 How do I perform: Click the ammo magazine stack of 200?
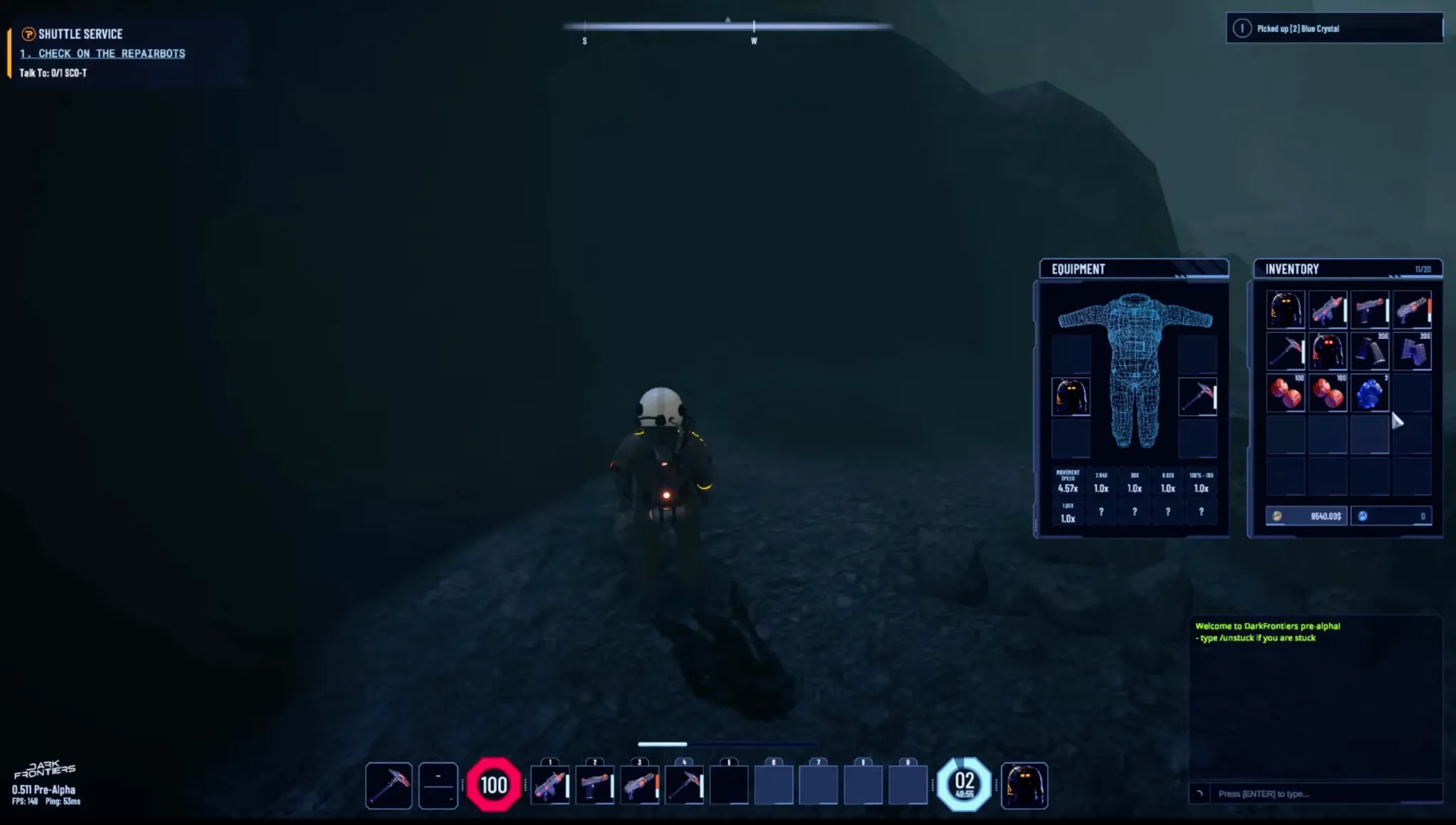1369,352
